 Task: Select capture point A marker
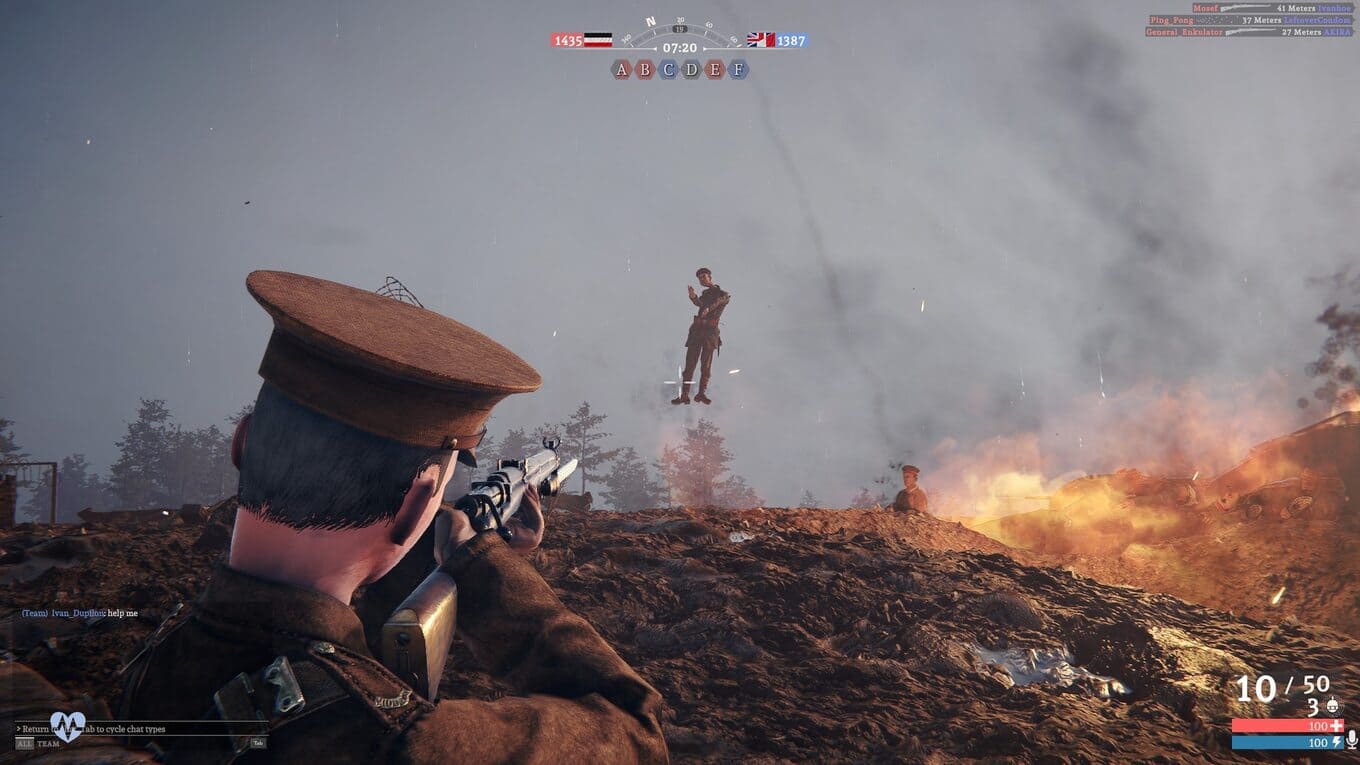pyautogui.click(x=622, y=69)
